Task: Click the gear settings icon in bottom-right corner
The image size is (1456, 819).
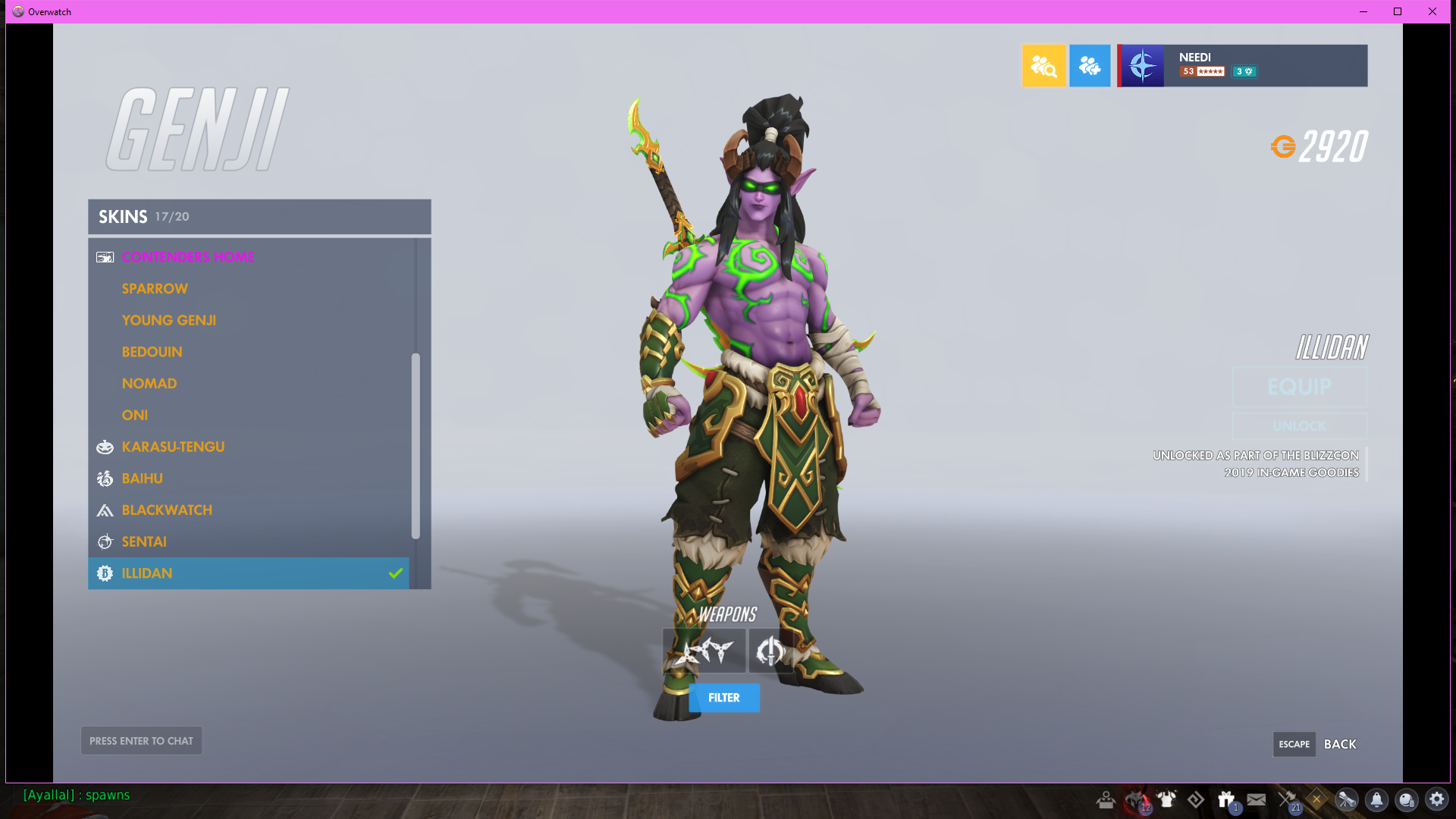Action: (1437, 799)
